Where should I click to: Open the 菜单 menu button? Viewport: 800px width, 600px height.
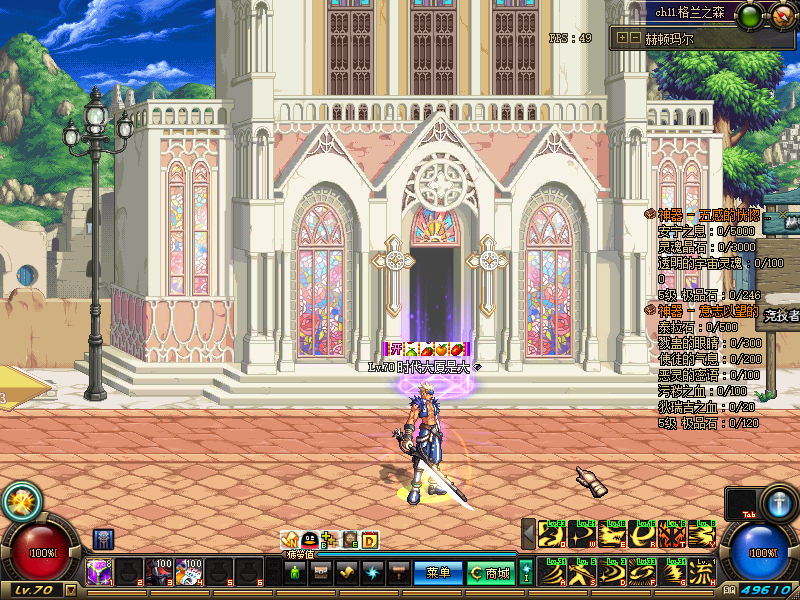(438, 573)
